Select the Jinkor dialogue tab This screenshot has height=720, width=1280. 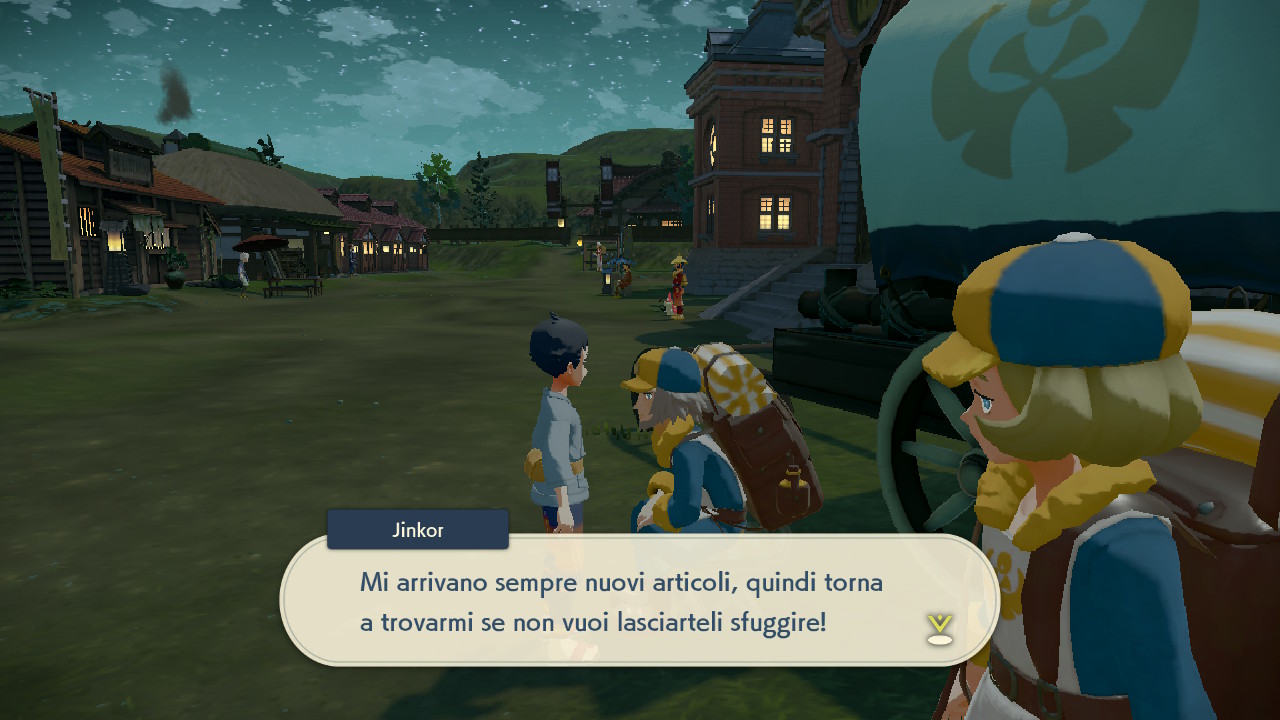pos(417,530)
